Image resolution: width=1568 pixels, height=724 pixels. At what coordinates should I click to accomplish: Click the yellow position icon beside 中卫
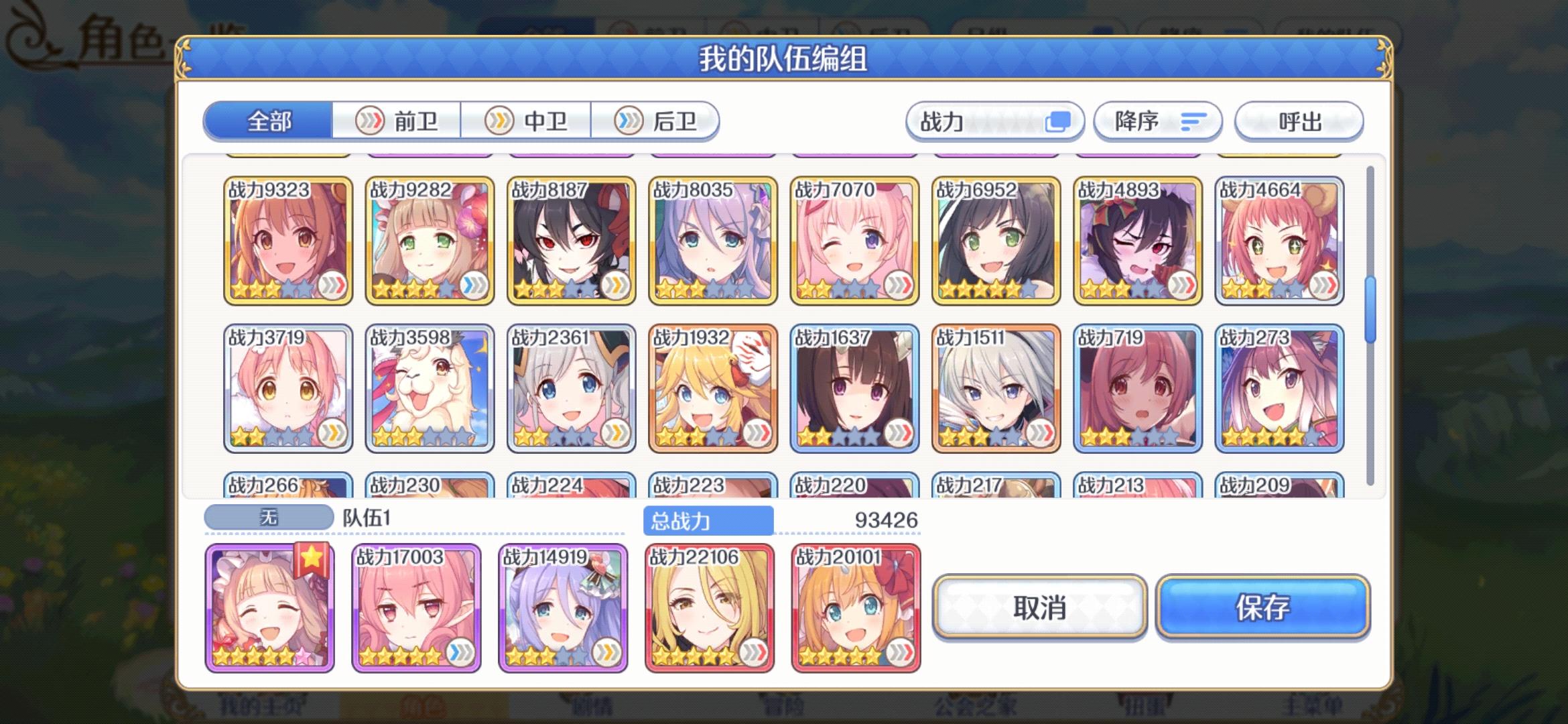coord(498,121)
